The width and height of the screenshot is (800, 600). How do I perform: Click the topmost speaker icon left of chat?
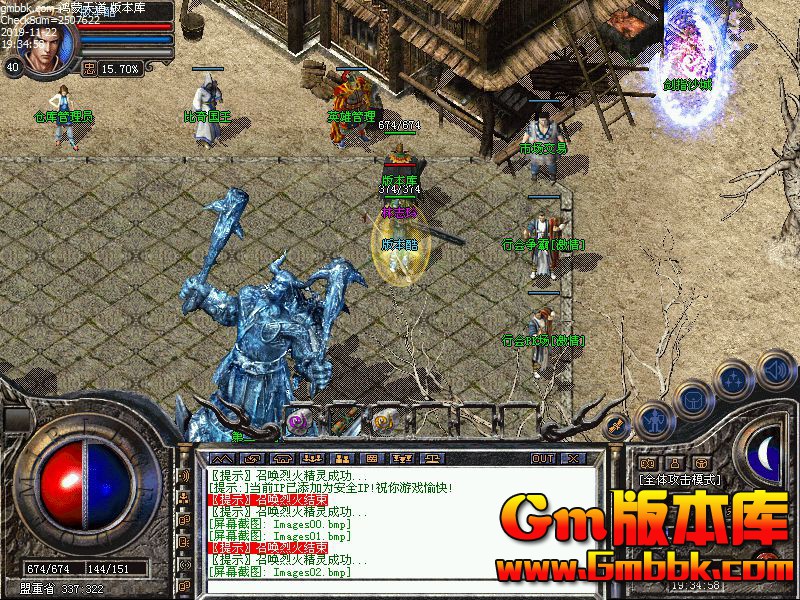point(183,476)
